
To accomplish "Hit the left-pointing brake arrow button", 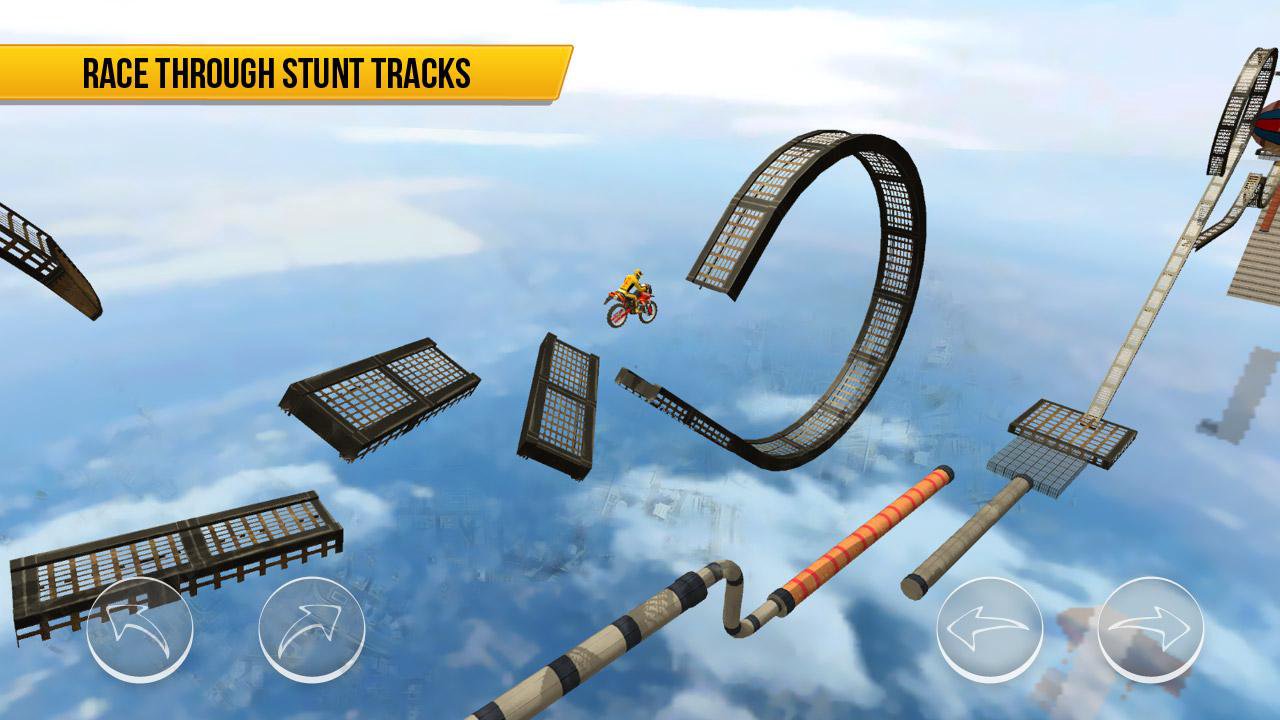I will [989, 630].
